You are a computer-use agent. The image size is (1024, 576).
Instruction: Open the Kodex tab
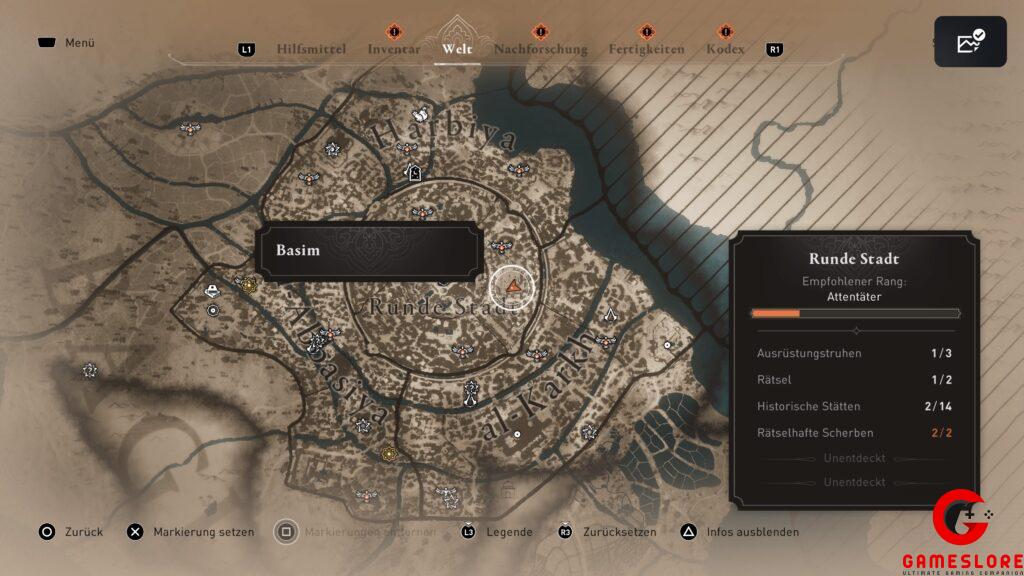(x=725, y=49)
